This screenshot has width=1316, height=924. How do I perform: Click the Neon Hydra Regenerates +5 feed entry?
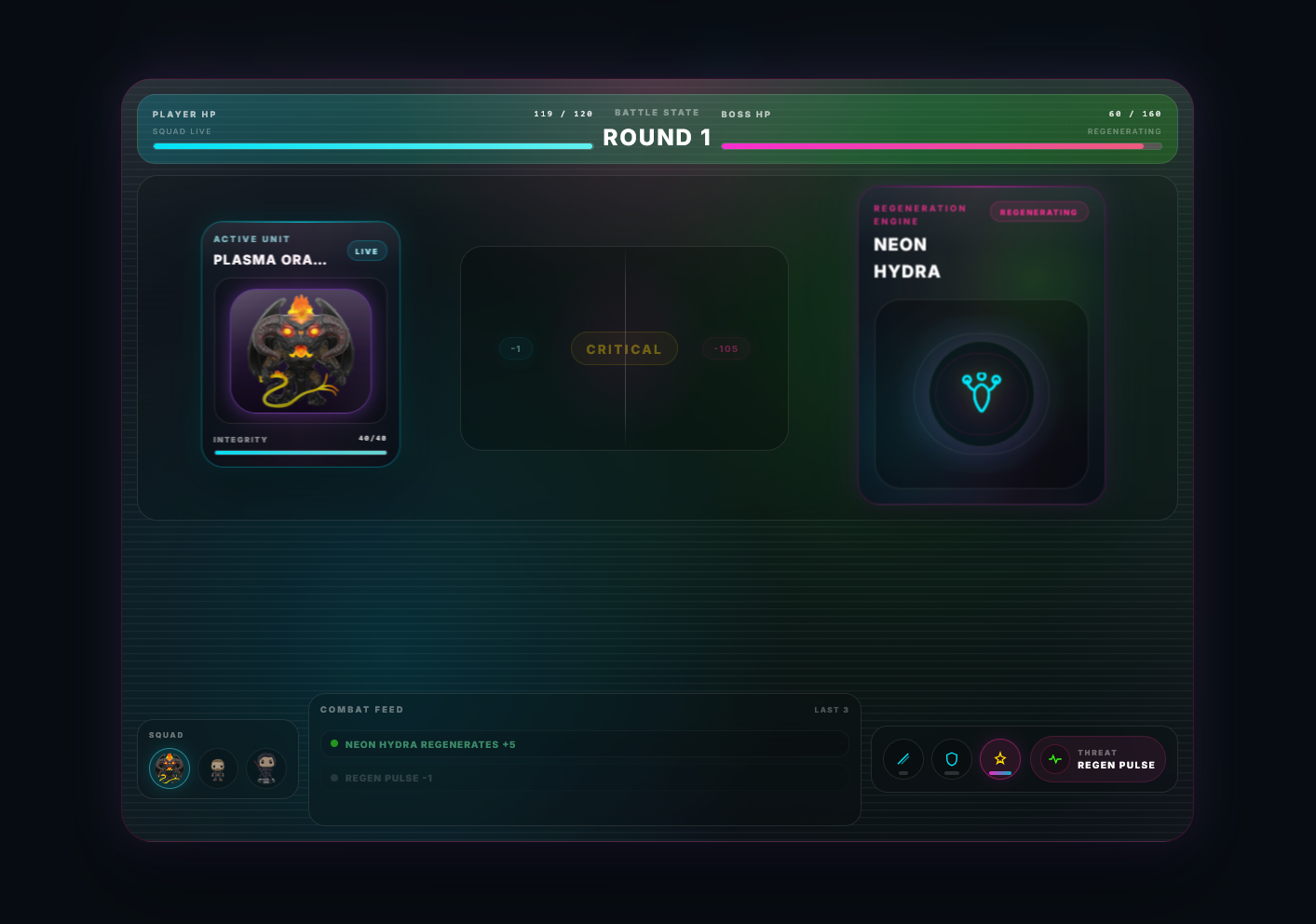(585, 743)
